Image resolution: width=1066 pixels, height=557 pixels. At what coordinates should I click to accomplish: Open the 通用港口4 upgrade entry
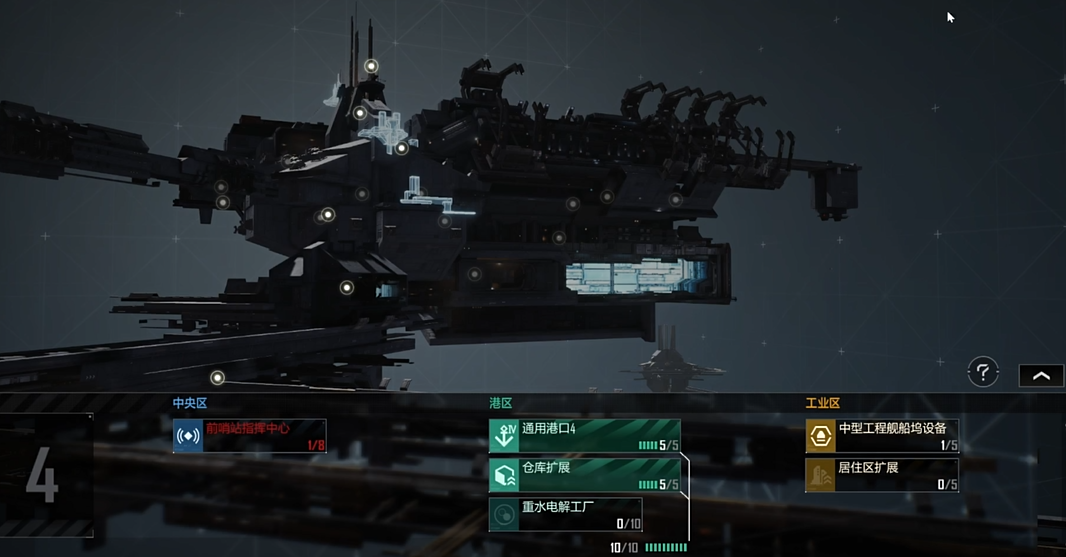tap(584, 436)
